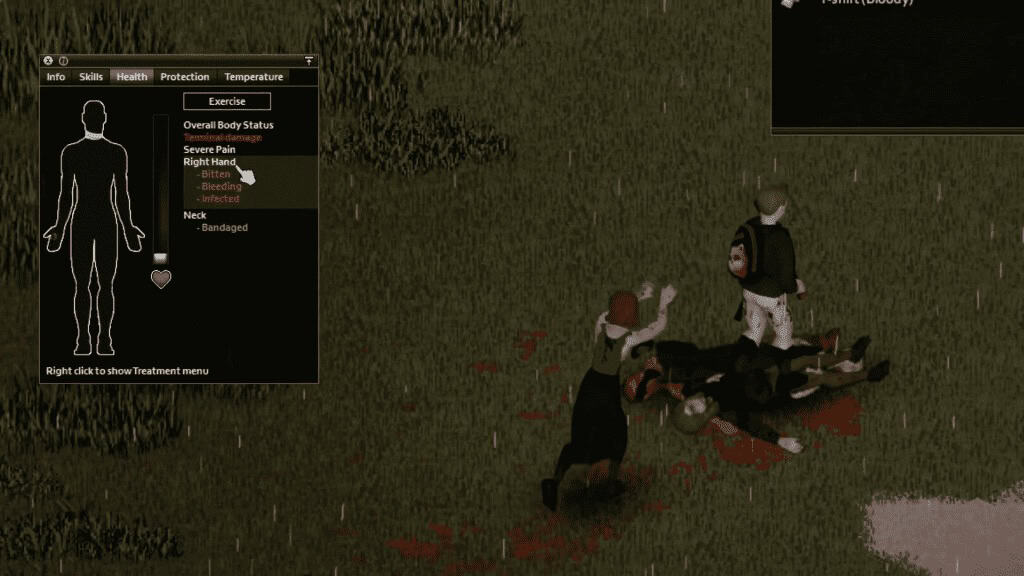Toggle the window pin icon
Image resolution: width=1024 pixels, height=576 pixels.
point(309,61)
